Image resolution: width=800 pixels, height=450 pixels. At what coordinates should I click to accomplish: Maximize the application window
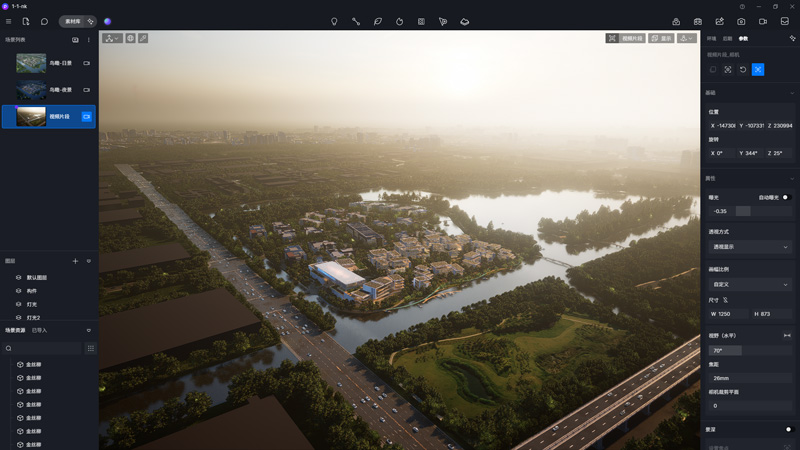(775, 6)
